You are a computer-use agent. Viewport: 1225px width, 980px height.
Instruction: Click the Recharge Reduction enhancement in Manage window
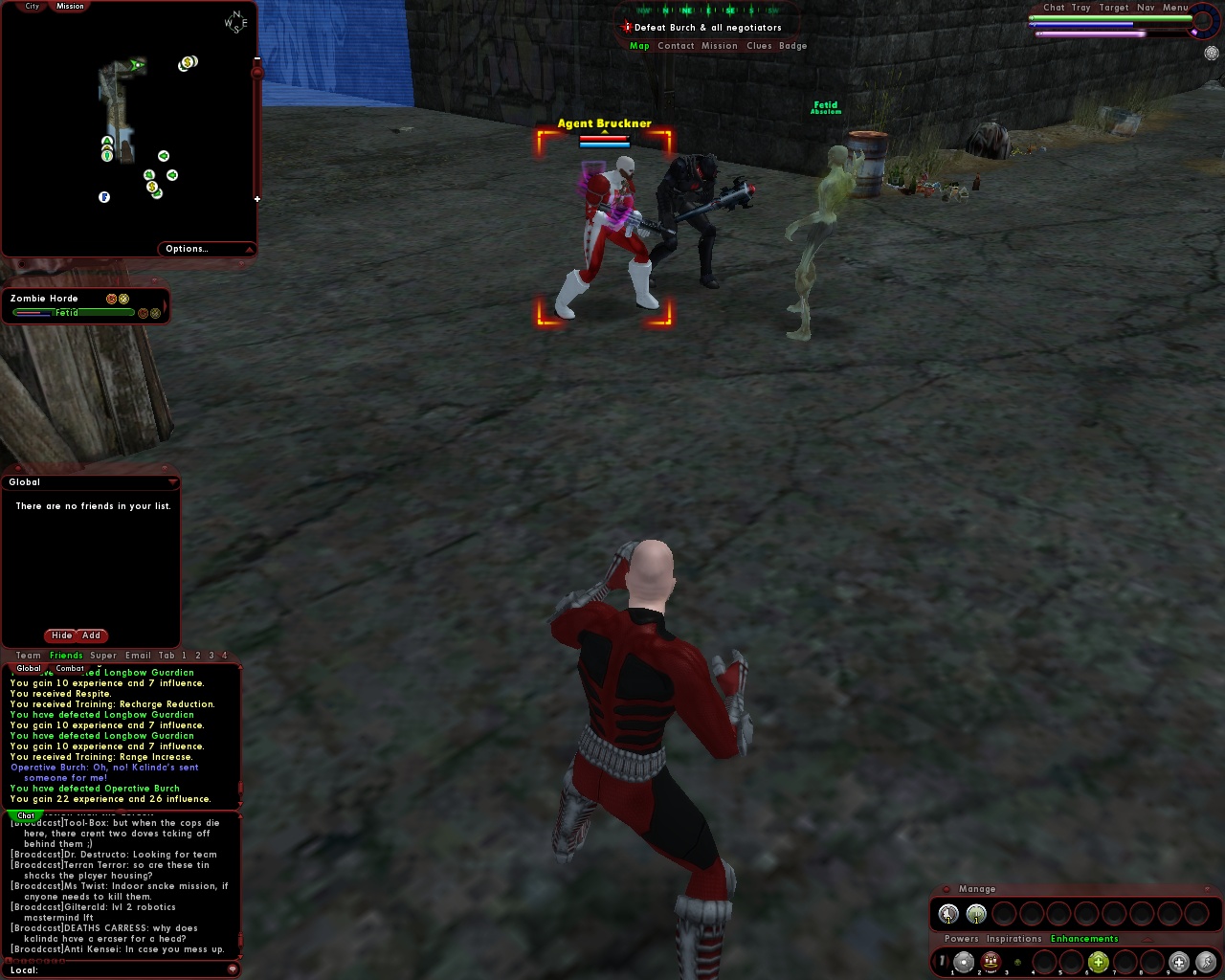click(x=947, y=912)
